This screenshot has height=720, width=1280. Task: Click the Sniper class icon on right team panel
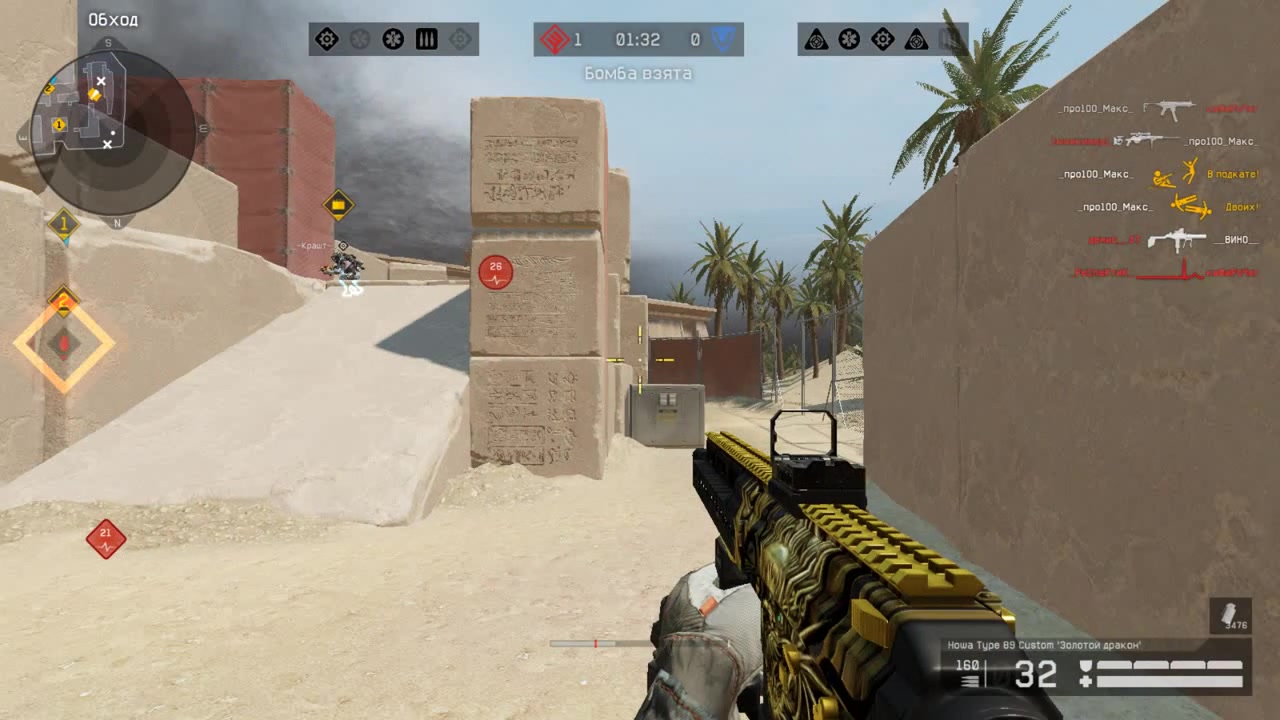click(x=816, y=40)
